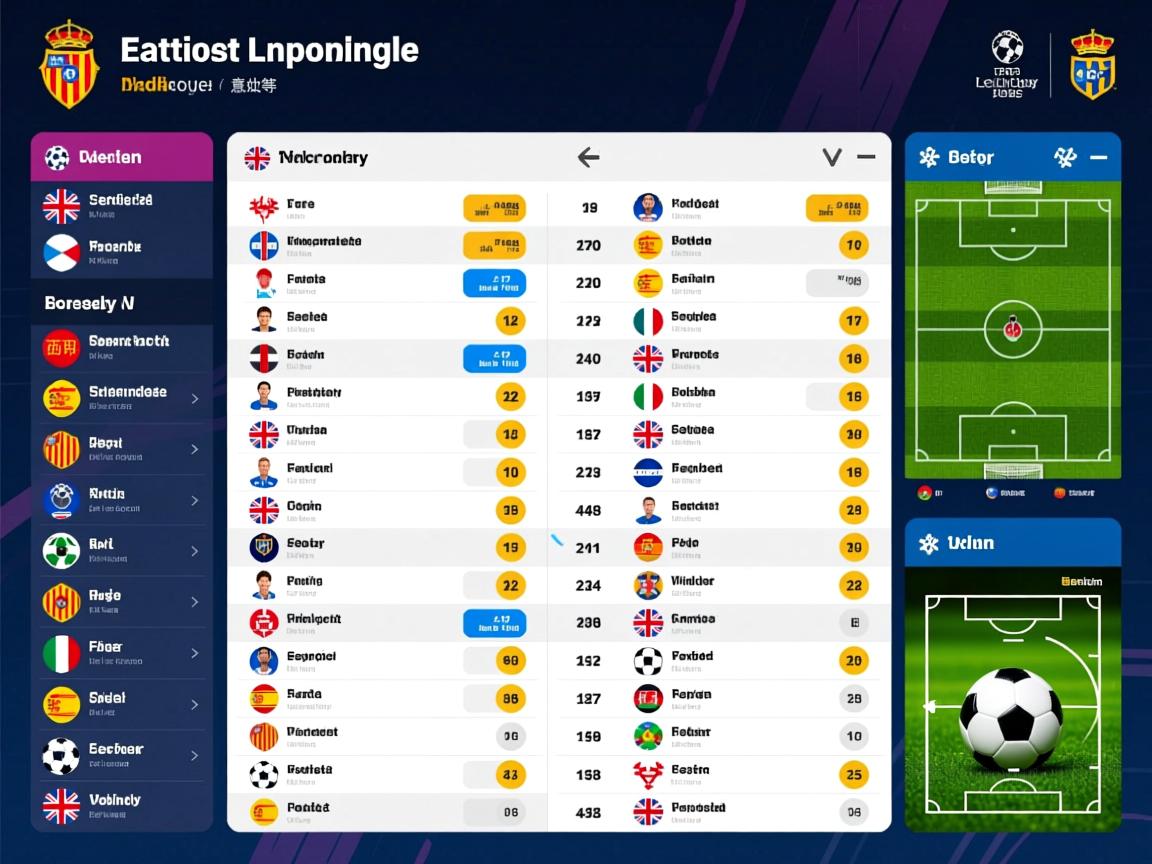Screen dimensions: 1152x864
Task: Click the yellow button beside Fcre
Action: coord(494,208)
